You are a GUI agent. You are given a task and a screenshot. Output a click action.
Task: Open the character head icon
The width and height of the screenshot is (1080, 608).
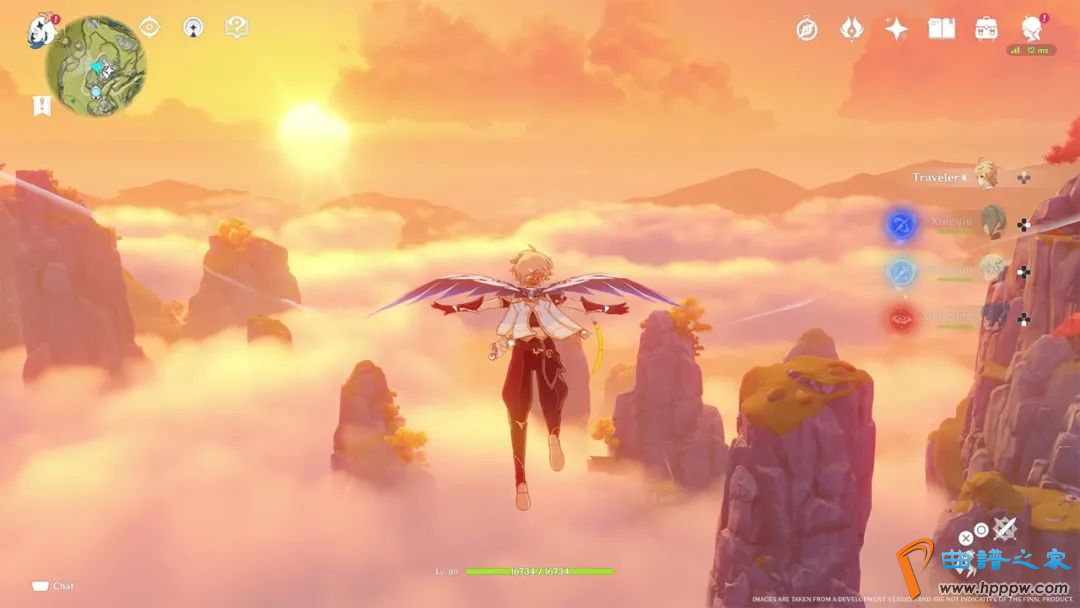[1032, 27]
